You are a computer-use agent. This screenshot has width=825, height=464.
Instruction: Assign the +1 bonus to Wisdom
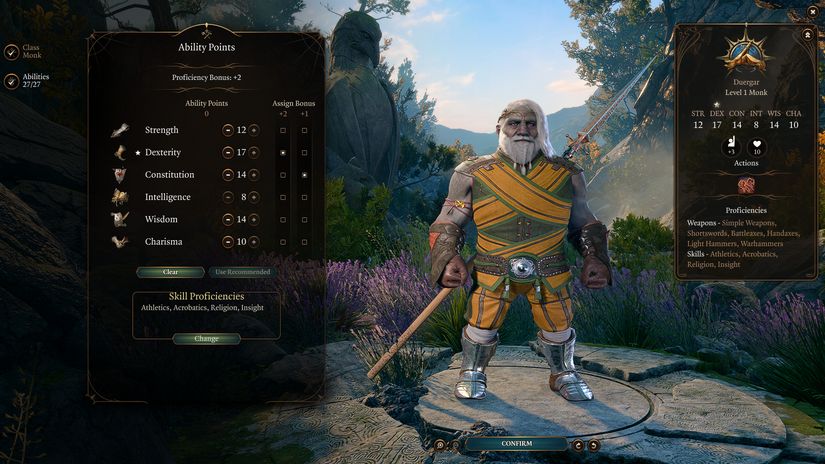pos(304,219)
